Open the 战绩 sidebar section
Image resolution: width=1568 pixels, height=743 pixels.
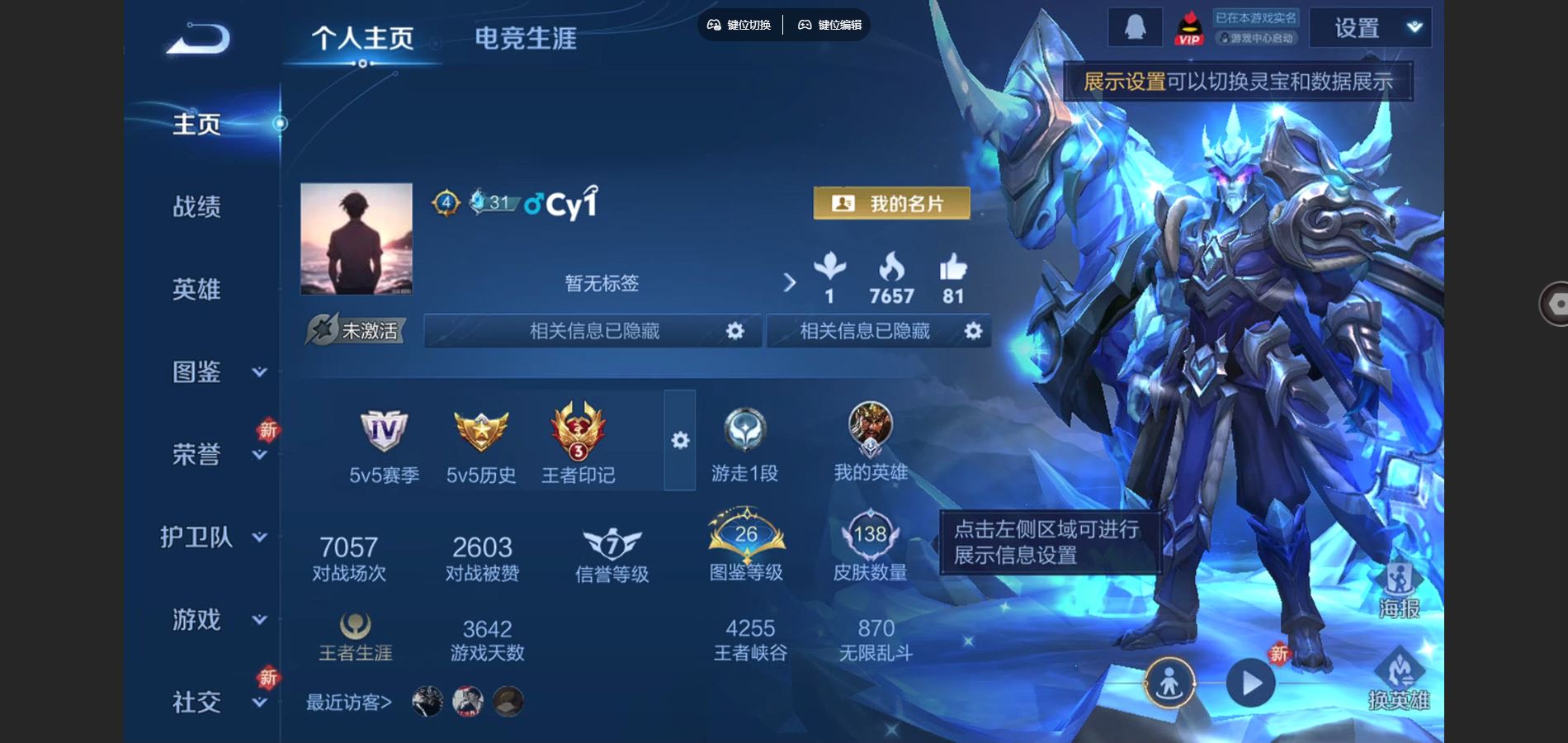196,206
